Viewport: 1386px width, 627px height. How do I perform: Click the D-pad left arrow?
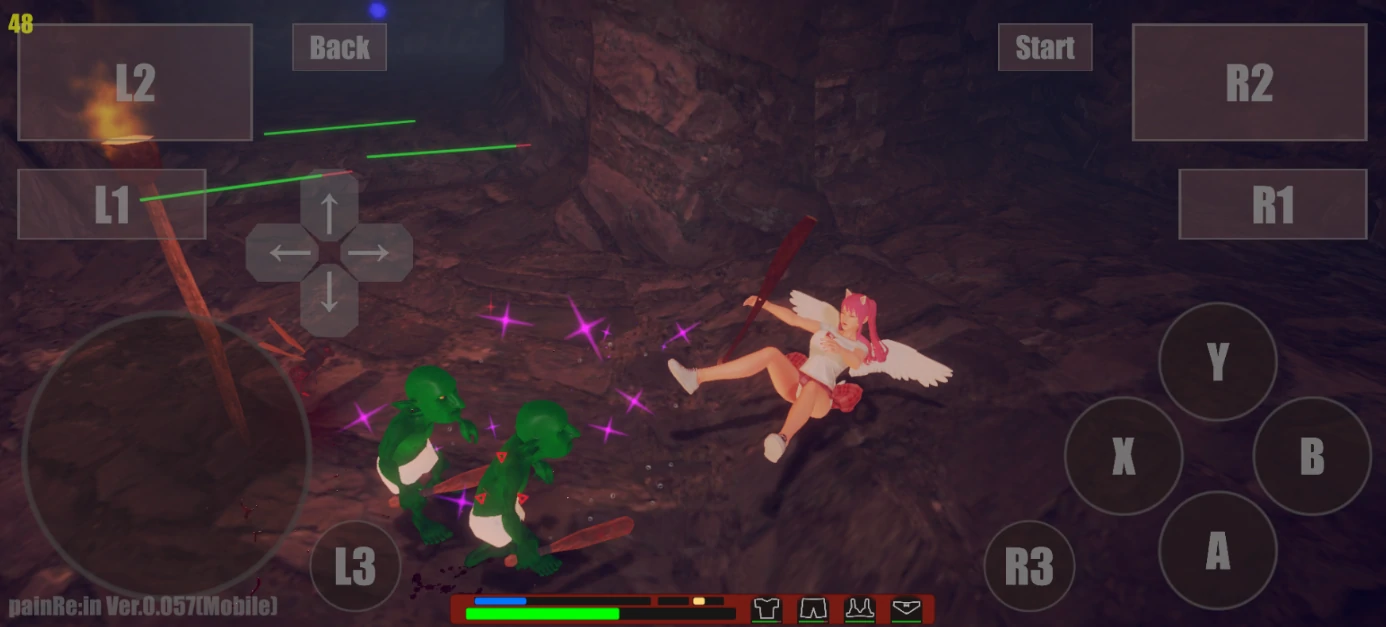[283, 253]
